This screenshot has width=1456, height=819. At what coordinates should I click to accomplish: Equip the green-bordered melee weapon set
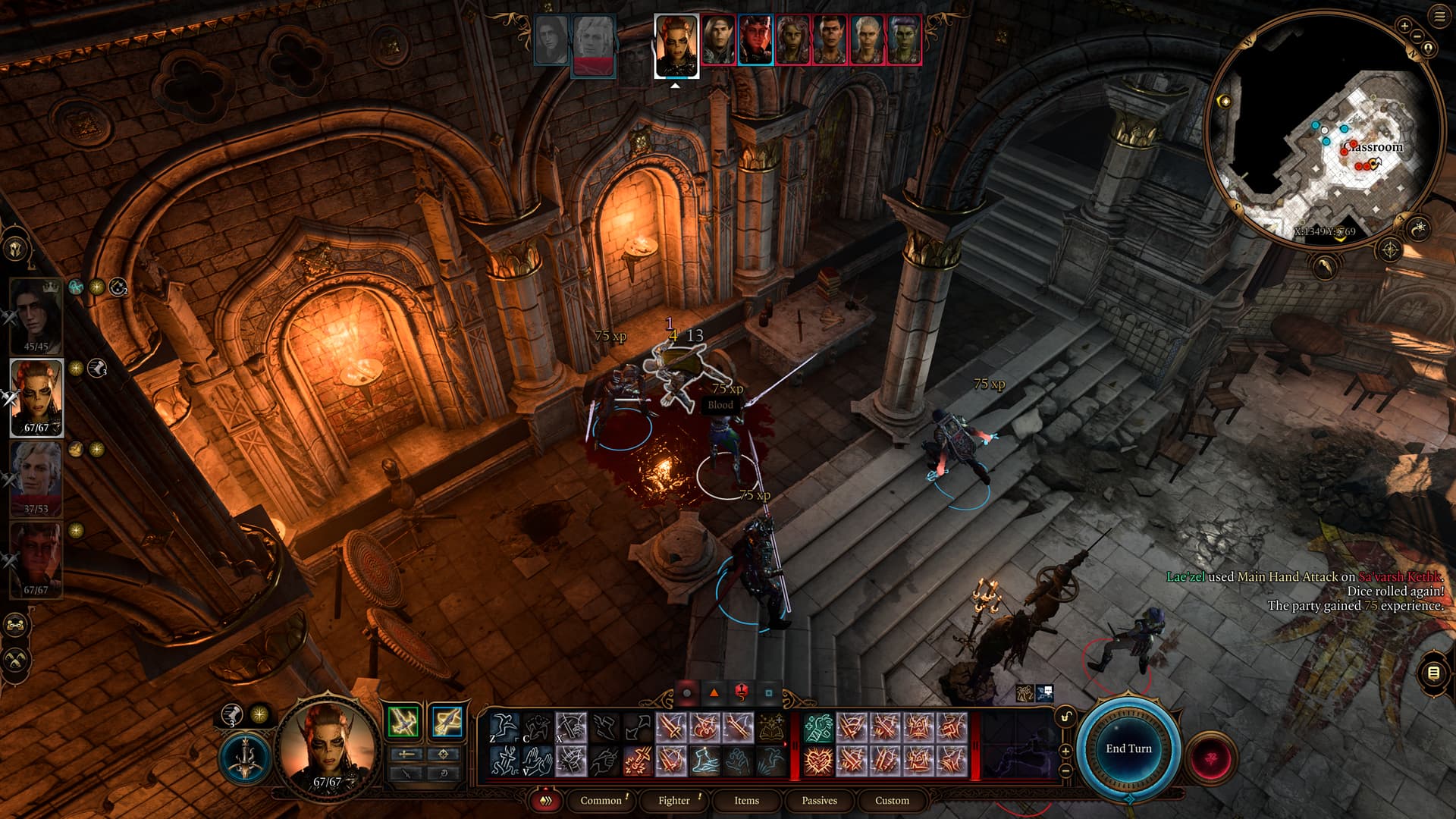(x=403, y=721)
